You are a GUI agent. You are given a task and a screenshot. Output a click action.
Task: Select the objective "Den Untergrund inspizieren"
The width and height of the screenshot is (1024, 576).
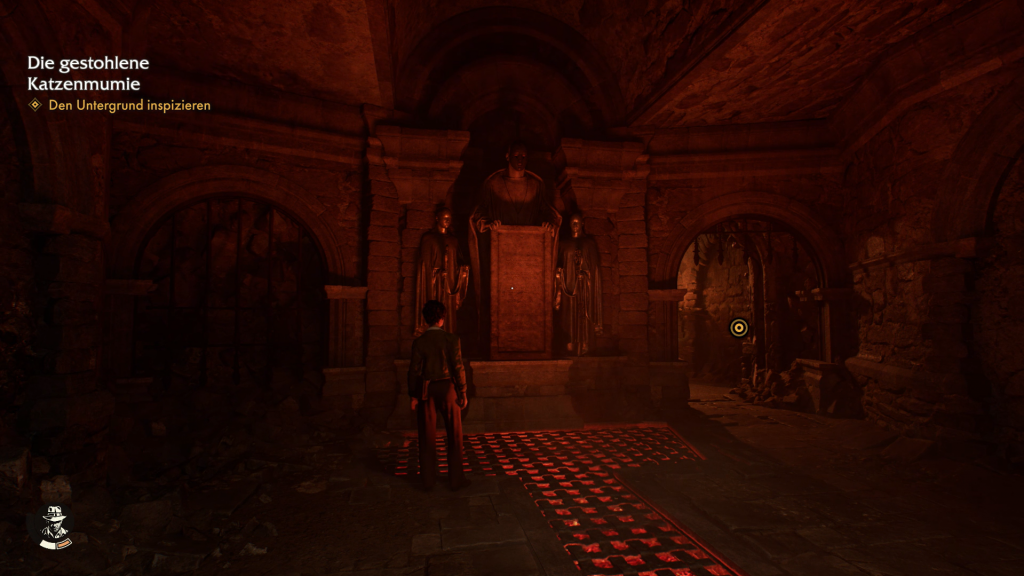(x=129, y=105)
